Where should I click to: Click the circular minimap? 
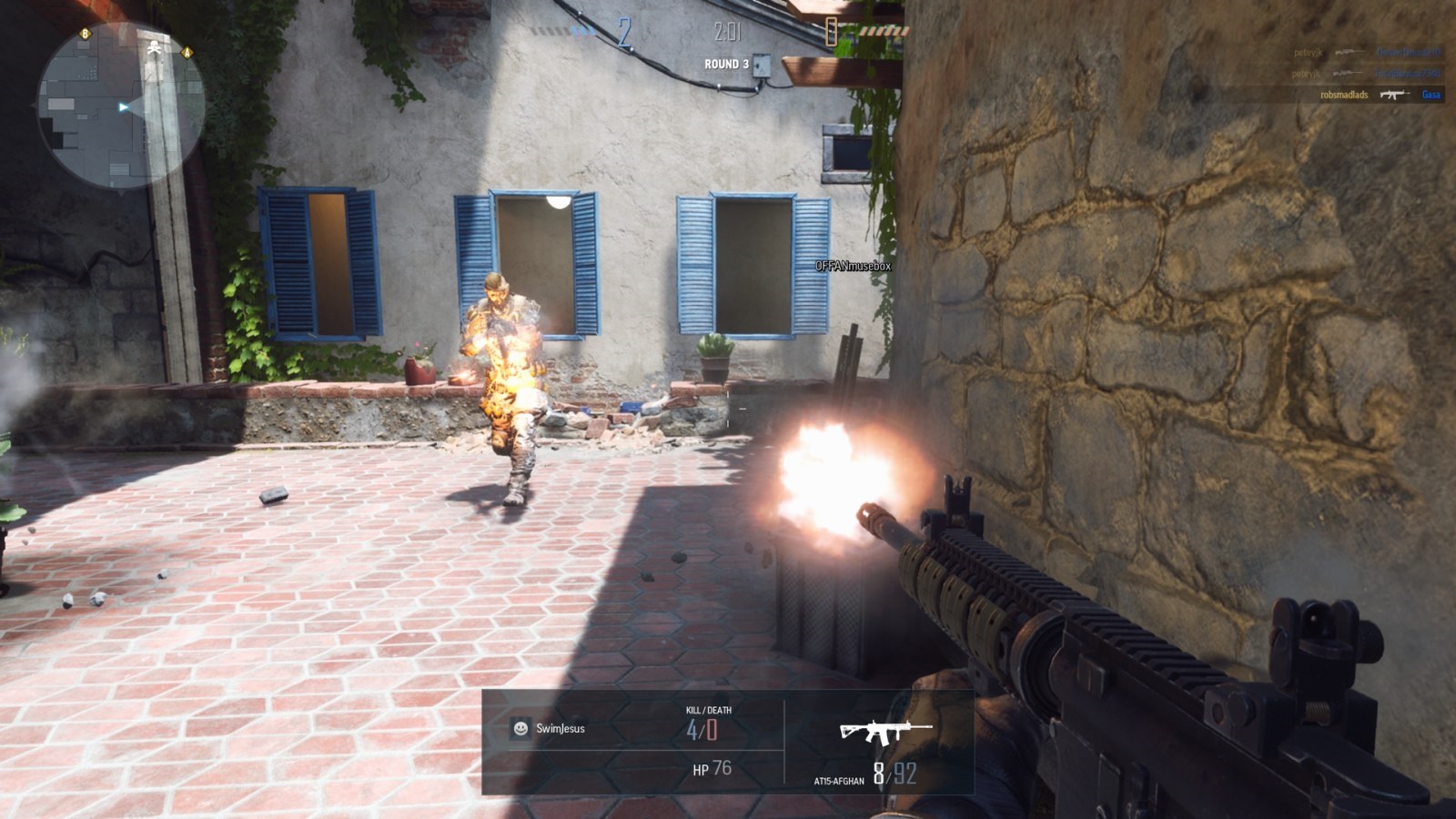point(121,107)
